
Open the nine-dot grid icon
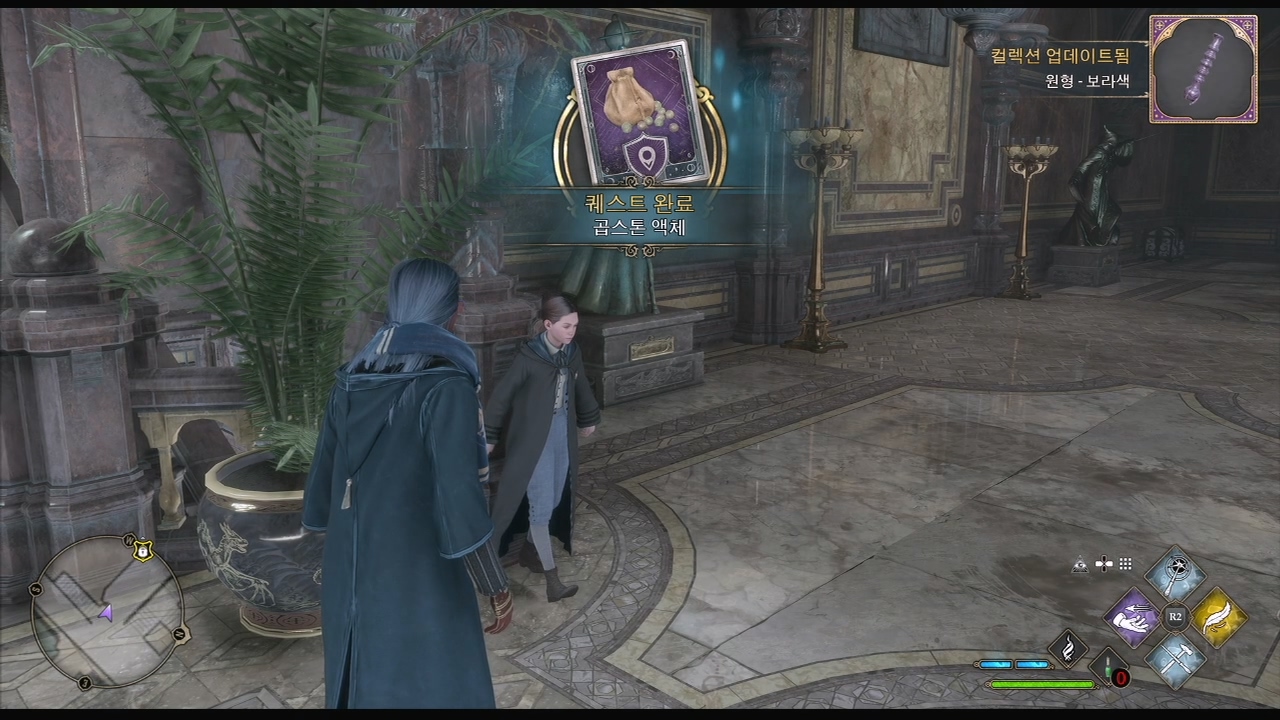[x=1126, y=565]
